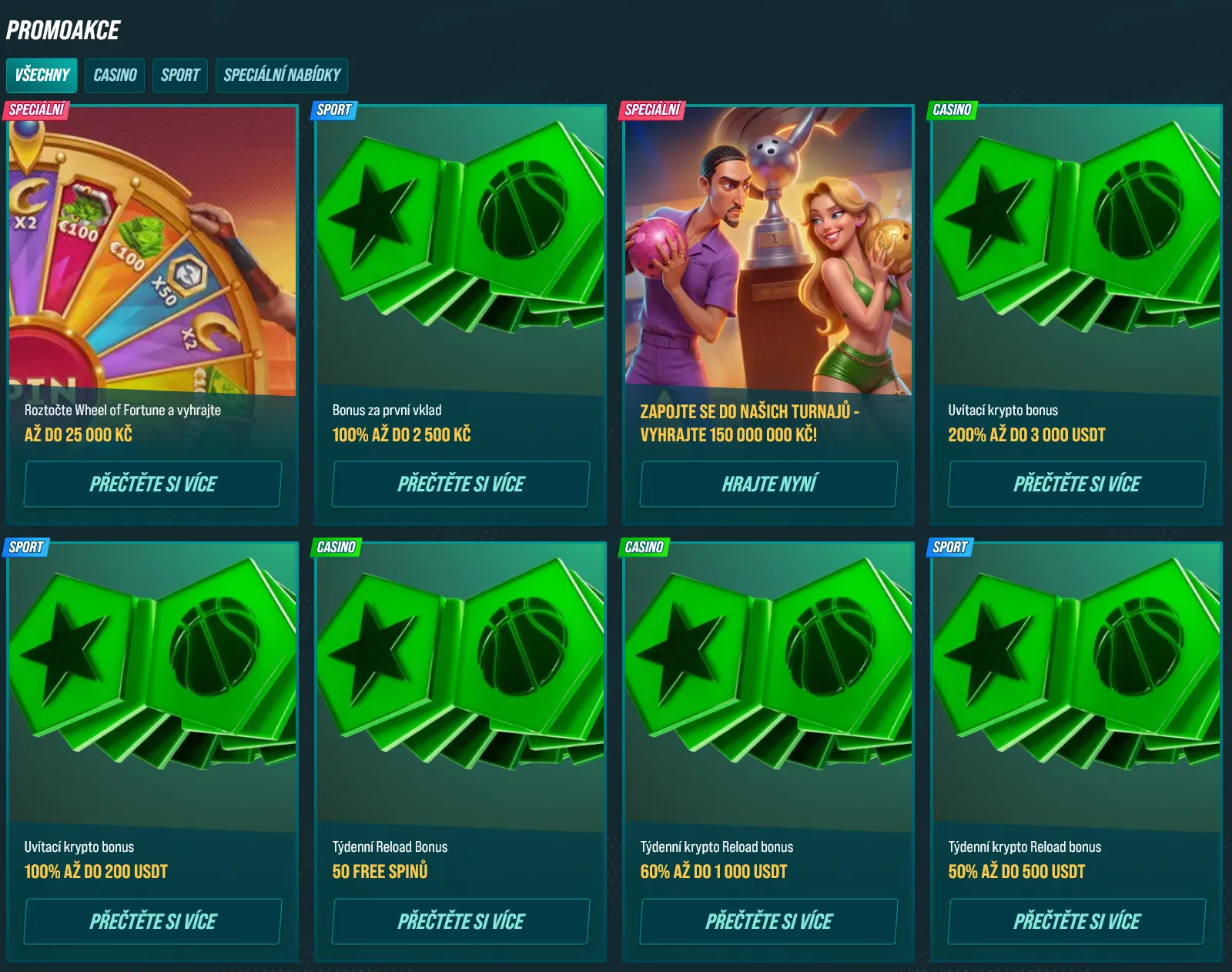Click the green tokens image on first deposit card
Viewport: 1232px width, 972px height.
click(x=460, y=254)
